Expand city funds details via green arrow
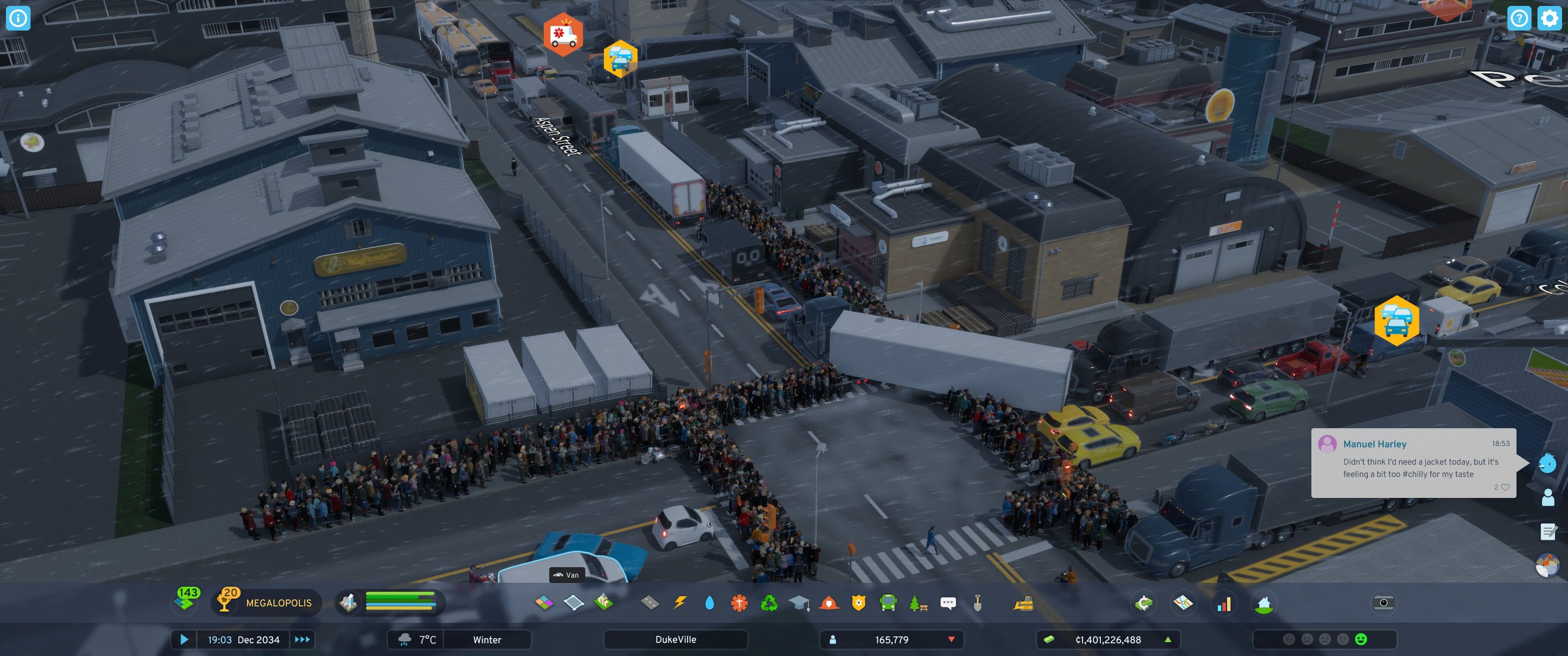Viewport: 1568px width, 656px height. [x=1168, y=640]
